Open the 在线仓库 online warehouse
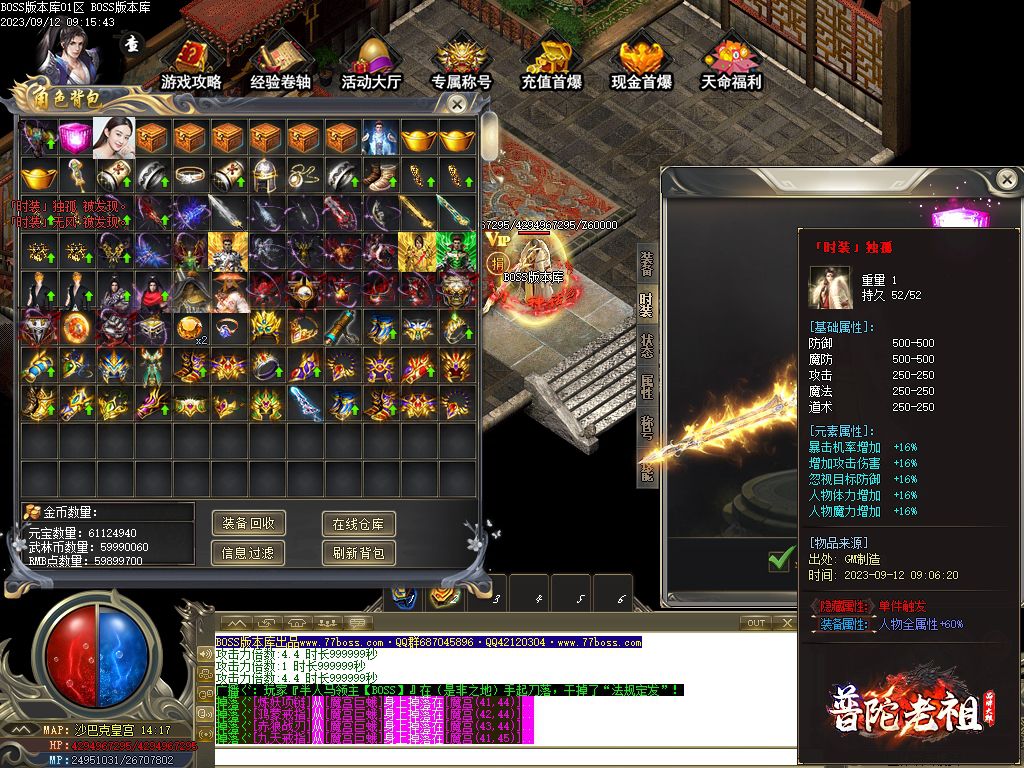The image size is (1024, 768). [358, 523]
